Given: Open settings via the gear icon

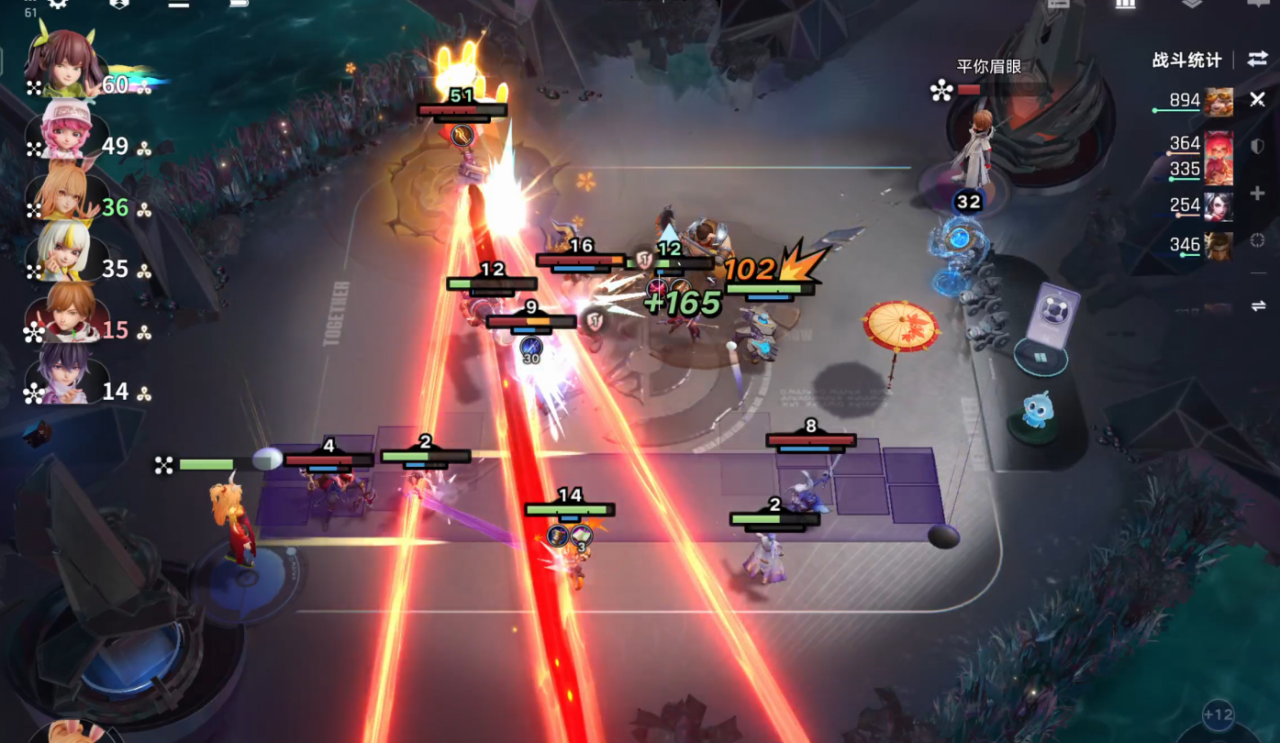Looking at the screenshot, I should (58, 3).
